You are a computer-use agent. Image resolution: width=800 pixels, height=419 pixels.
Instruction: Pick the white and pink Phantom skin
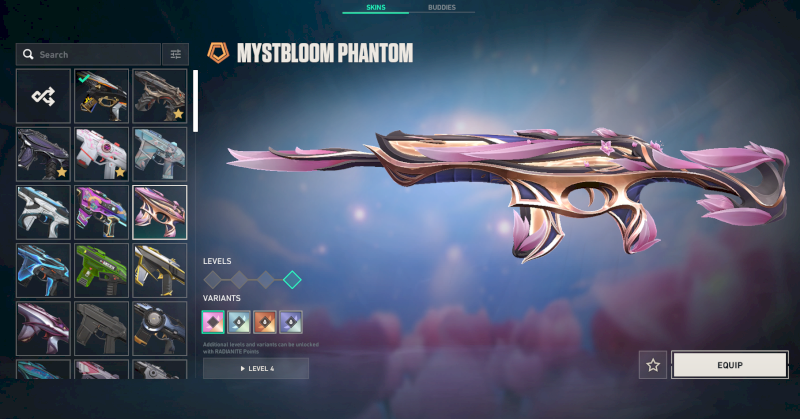101,154
